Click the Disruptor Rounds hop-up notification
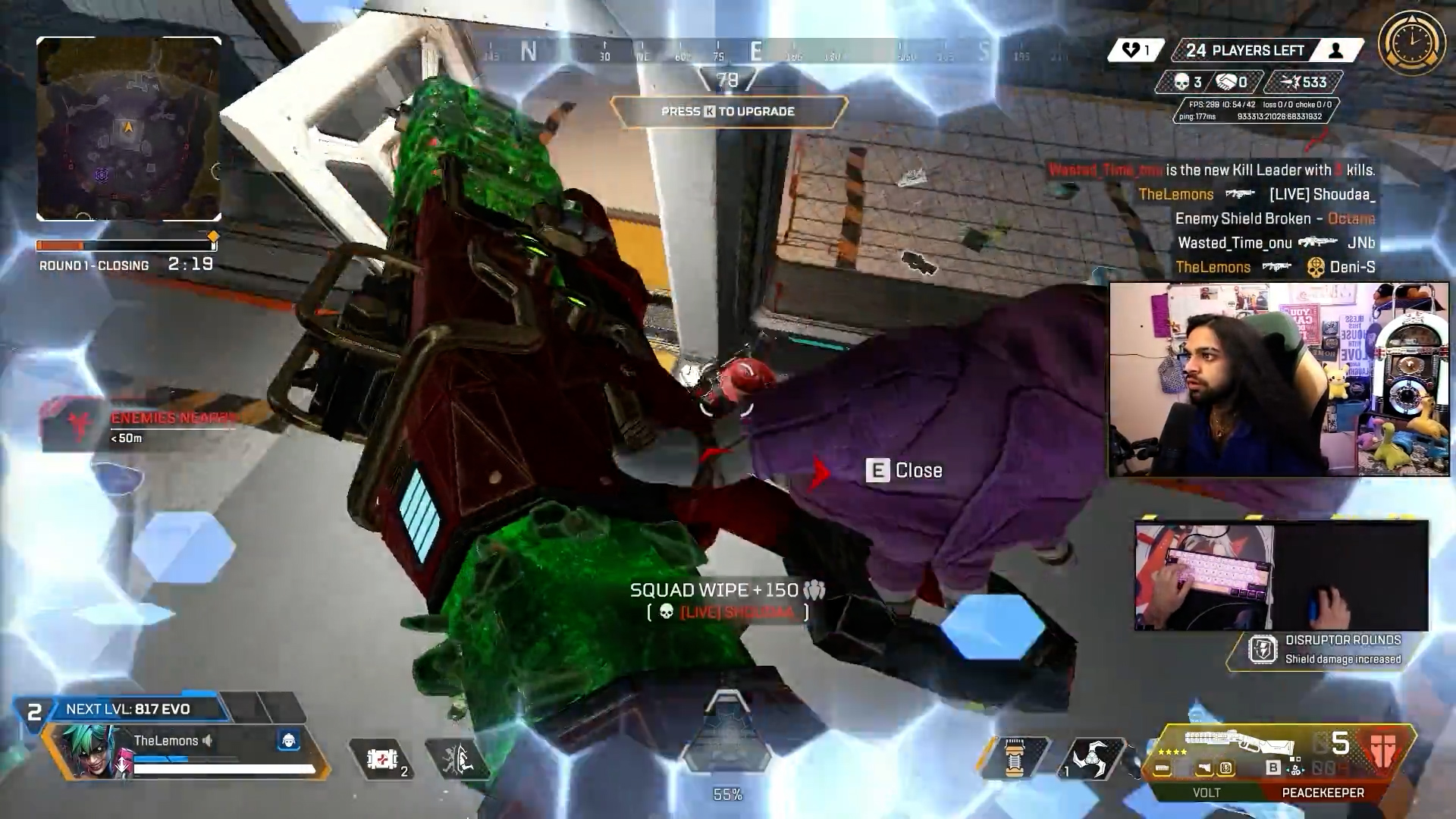This screenshot has height=819, width=1456. [1327, 650]
